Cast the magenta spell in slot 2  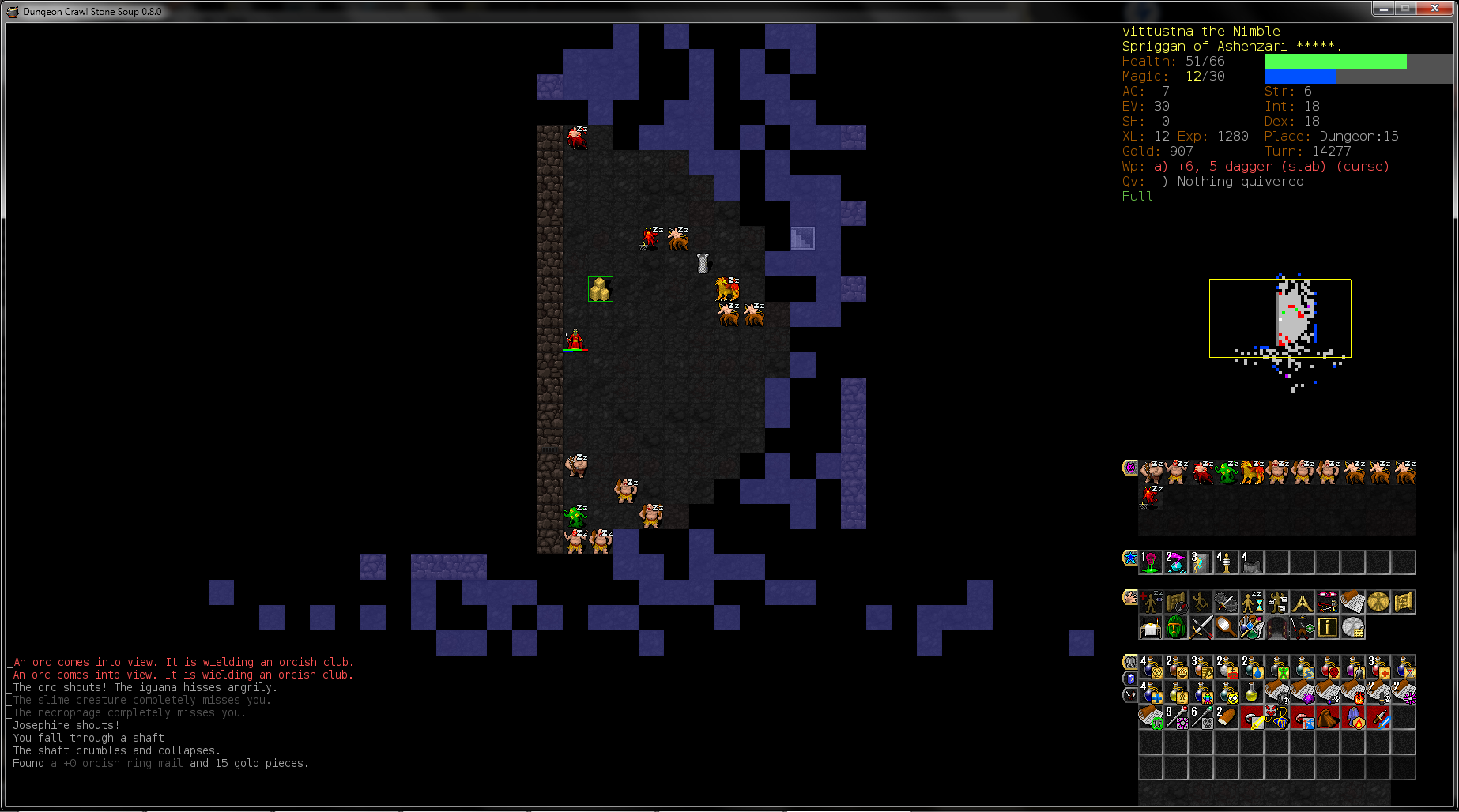pyautogui.click(x=1175, y=562)
